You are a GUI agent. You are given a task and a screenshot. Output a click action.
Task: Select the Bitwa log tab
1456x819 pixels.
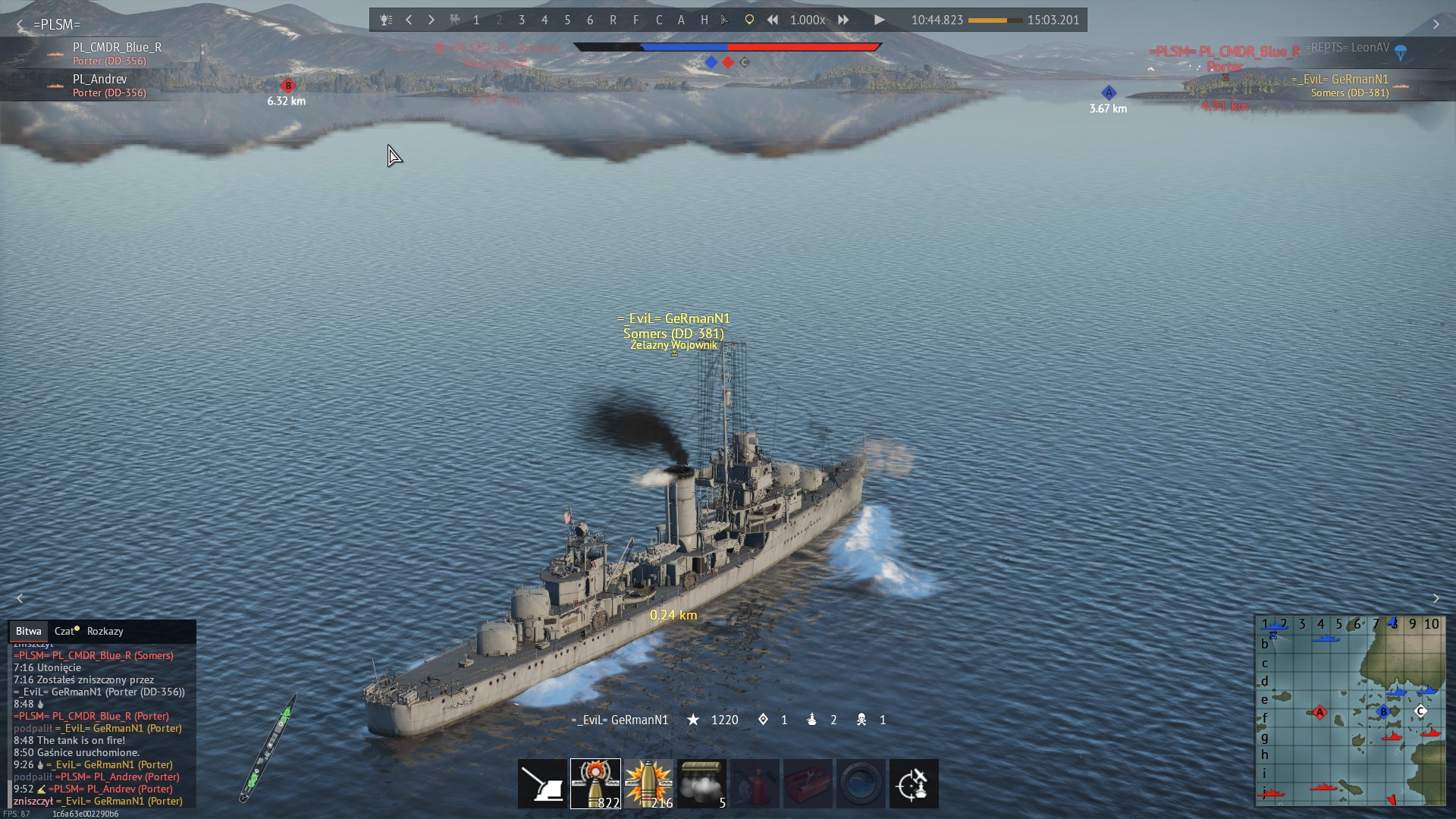[x=28, y=631]
